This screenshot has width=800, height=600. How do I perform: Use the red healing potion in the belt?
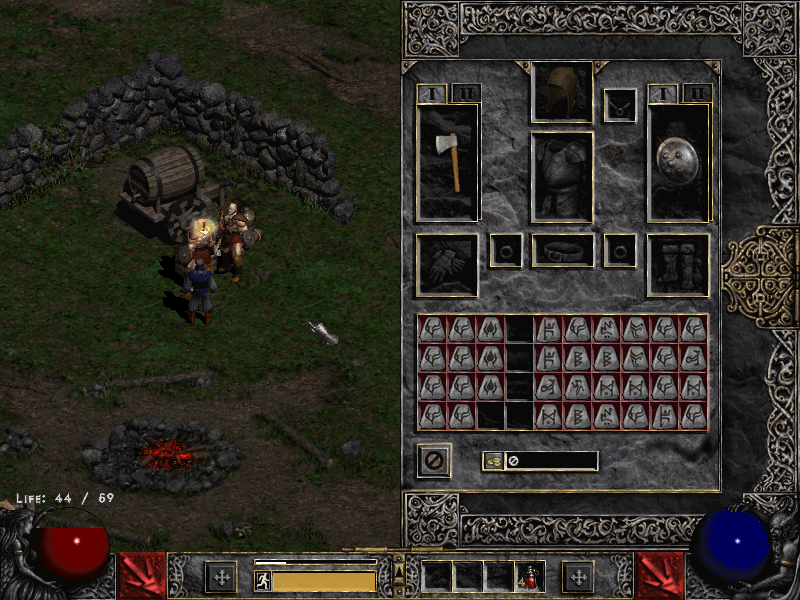[528, 577]
